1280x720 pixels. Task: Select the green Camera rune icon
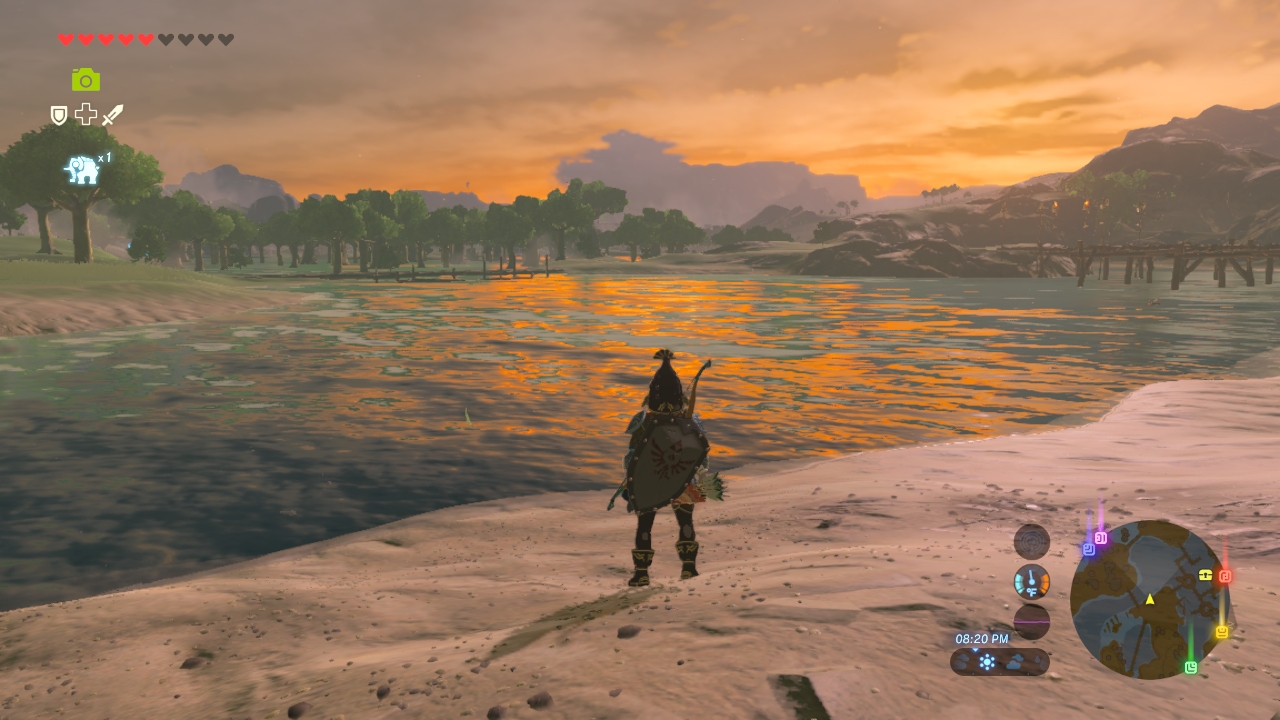[x=86, y=80]
